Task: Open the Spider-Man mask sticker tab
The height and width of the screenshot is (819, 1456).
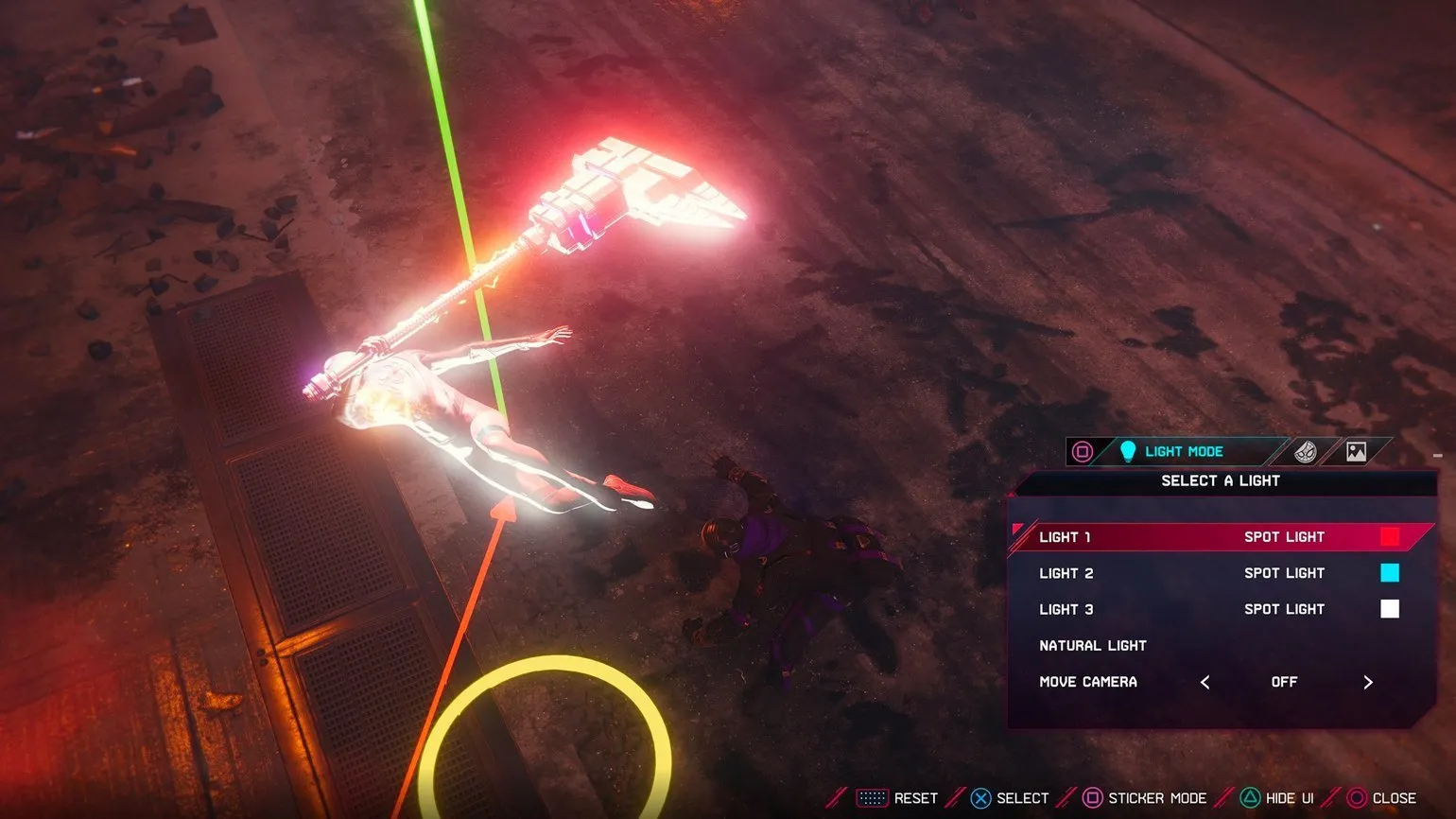Action: [x=1306, y=452]
